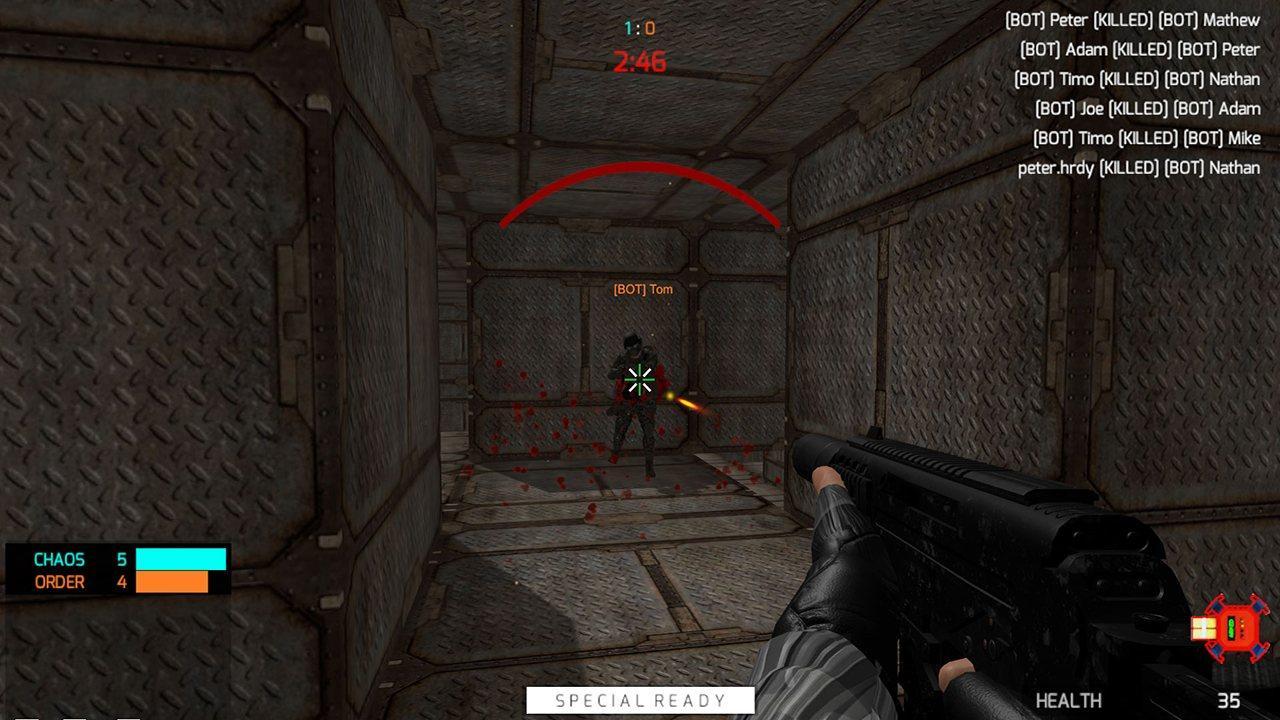Select the crosshair reticle at screen center
1280x720 pixels.
638,381
